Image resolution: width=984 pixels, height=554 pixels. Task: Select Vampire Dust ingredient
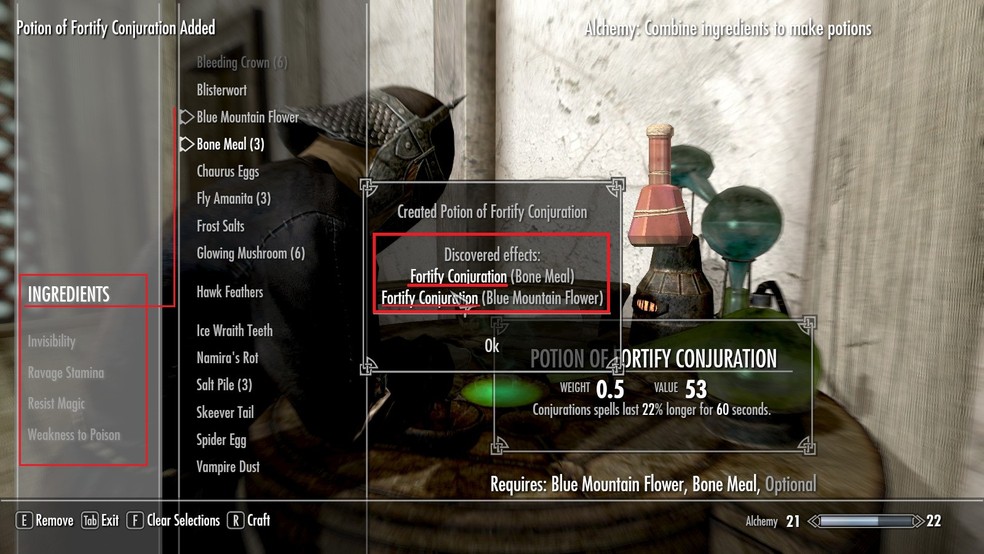coord(227,467)
